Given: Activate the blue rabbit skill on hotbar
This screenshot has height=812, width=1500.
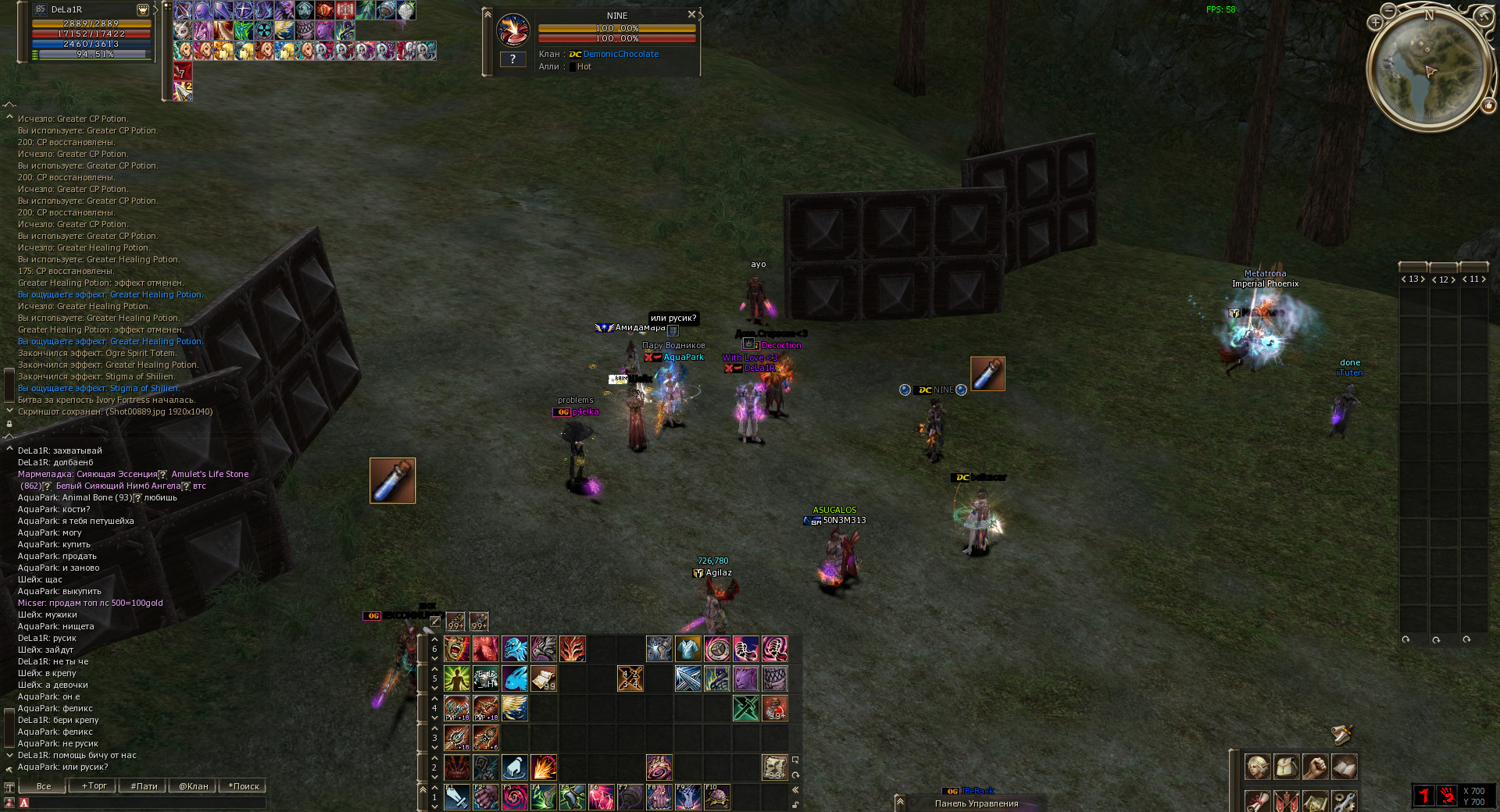Looking at the screenshot, I should click(515, 678).
